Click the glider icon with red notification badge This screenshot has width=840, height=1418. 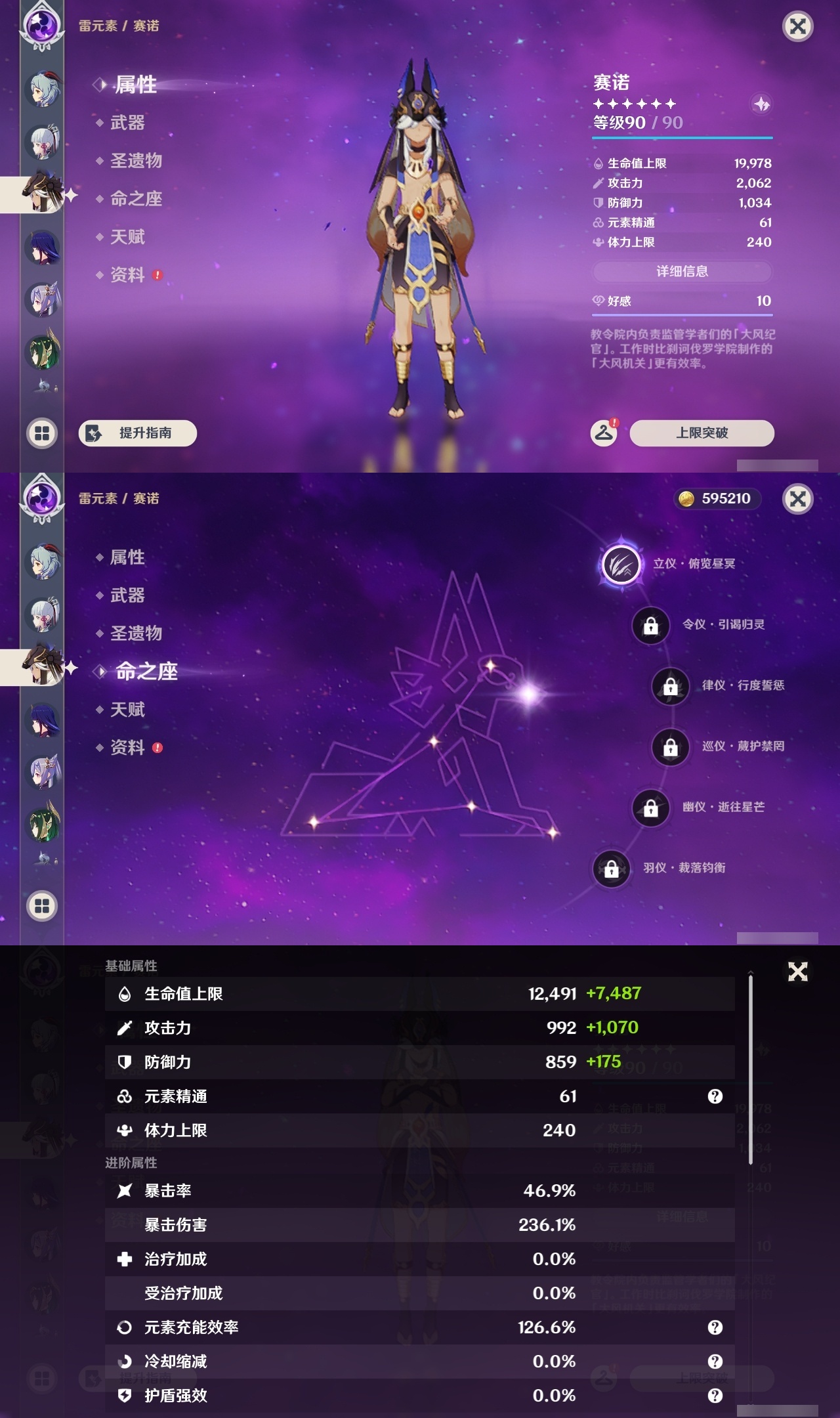tap(604, 433)
